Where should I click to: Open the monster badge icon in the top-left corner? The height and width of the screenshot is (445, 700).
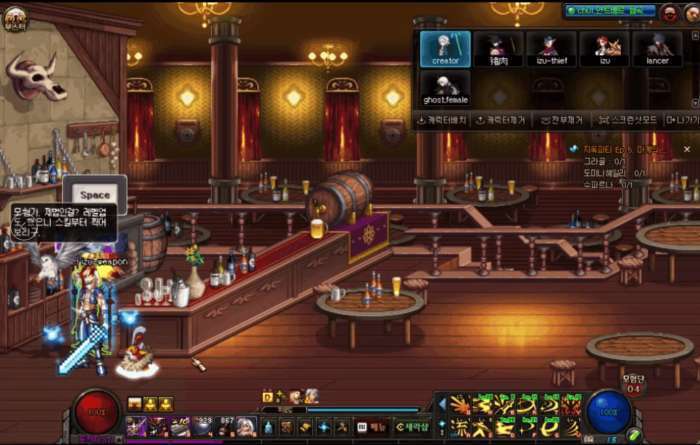click(14, 17)
